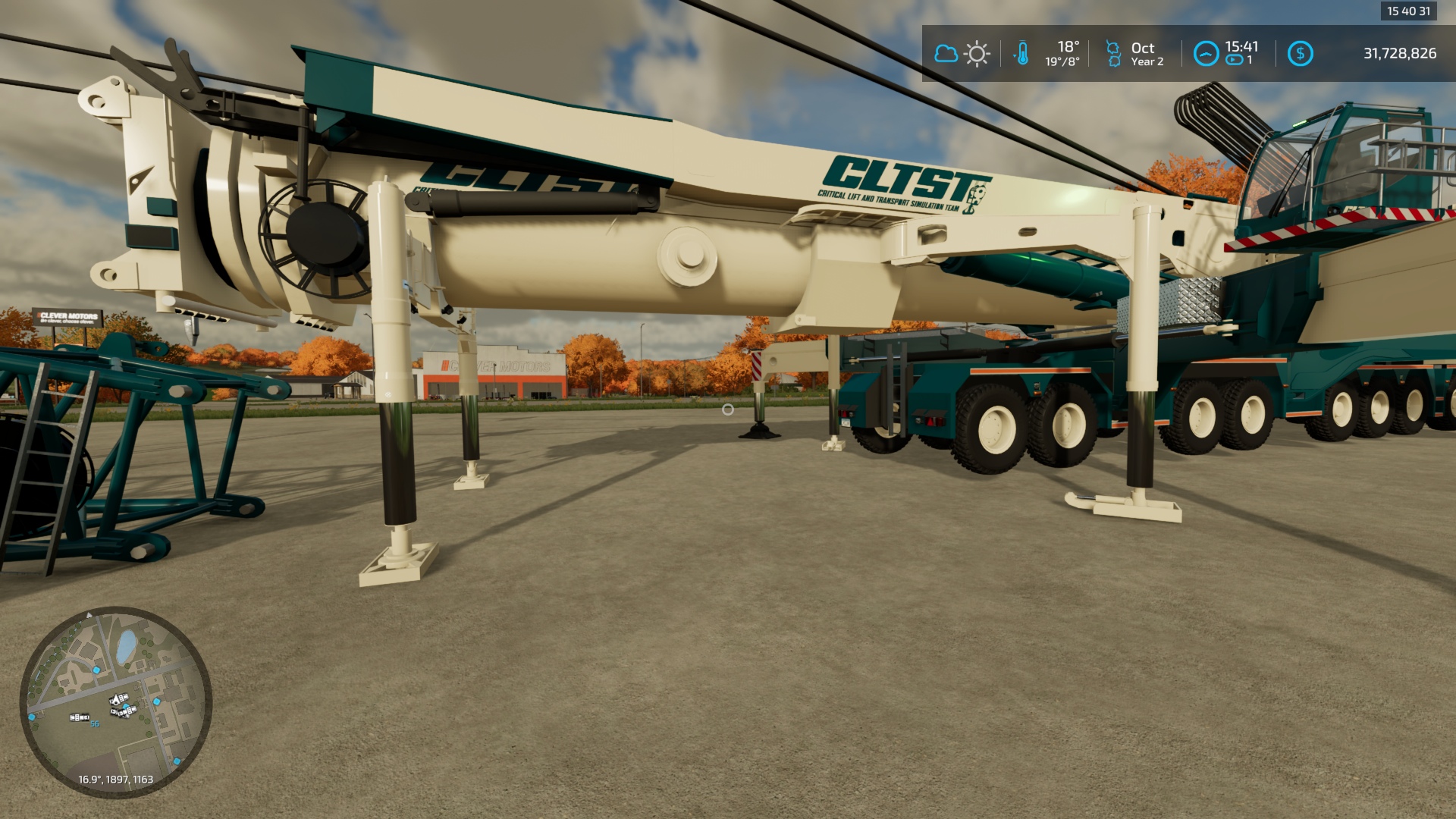This screenshot has height=819, width=1456.
Task: Click the cloudy weather icon in the HUD
Action: point(945,53)
